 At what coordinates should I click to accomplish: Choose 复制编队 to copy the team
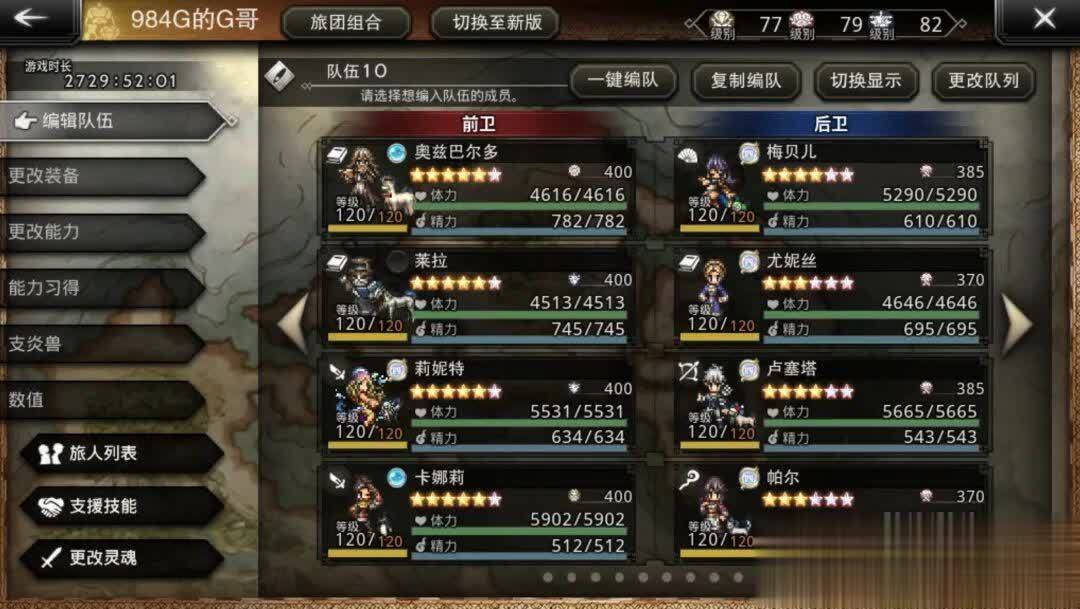pos(745,81)
